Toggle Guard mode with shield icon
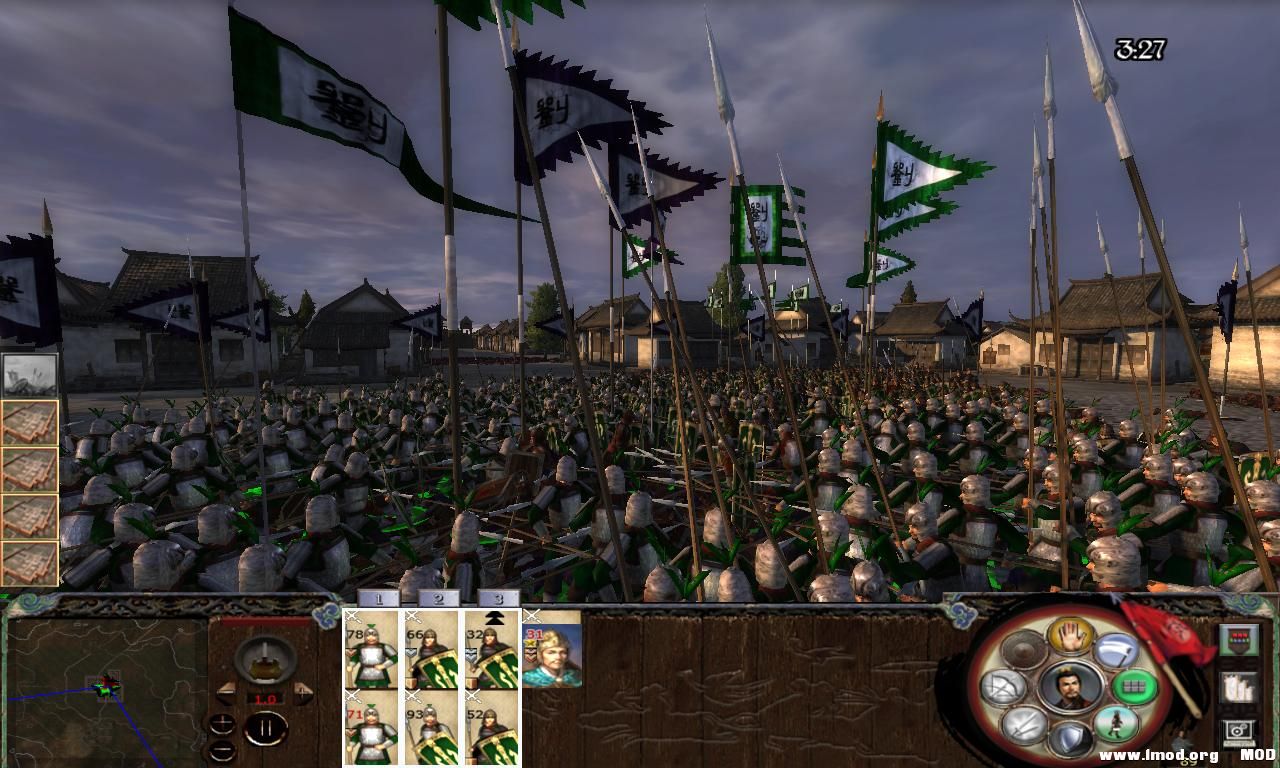The image size is (1280, 768). (1073, 738)
